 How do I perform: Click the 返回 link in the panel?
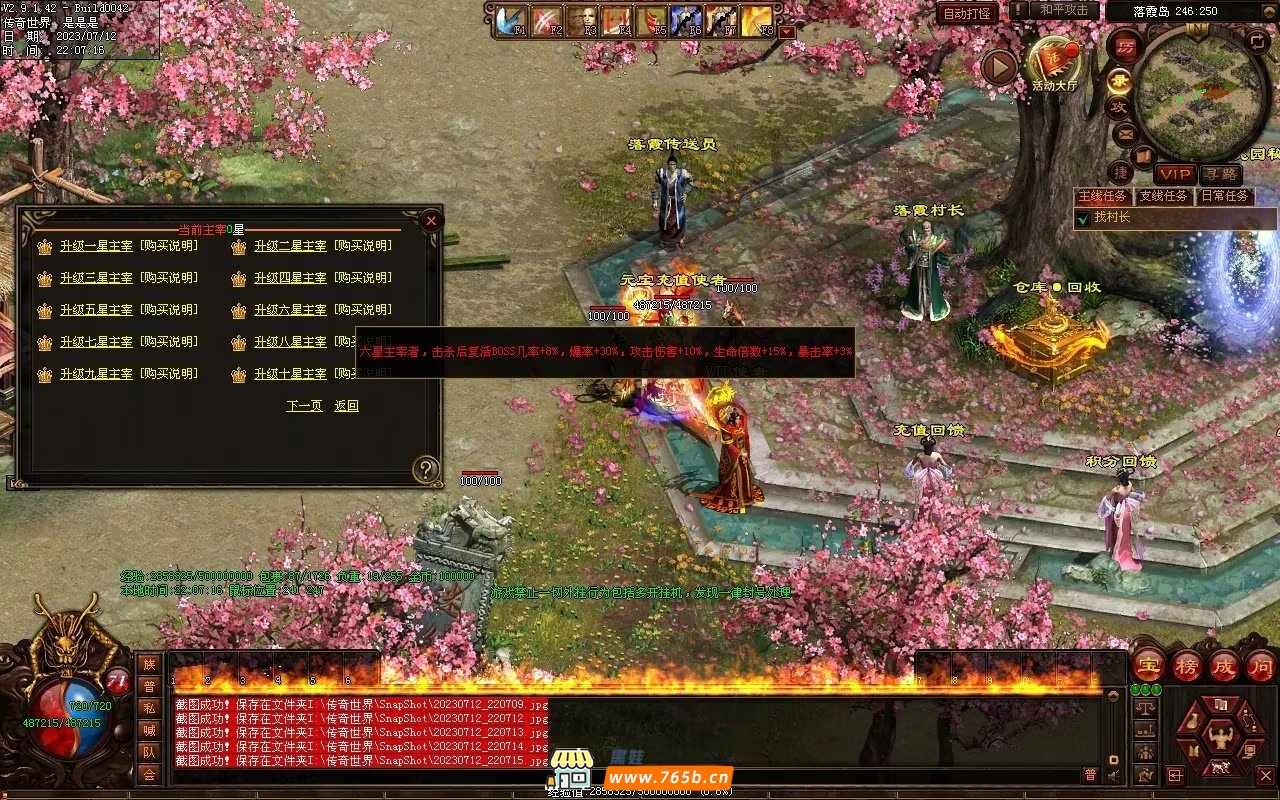(346, 406)
